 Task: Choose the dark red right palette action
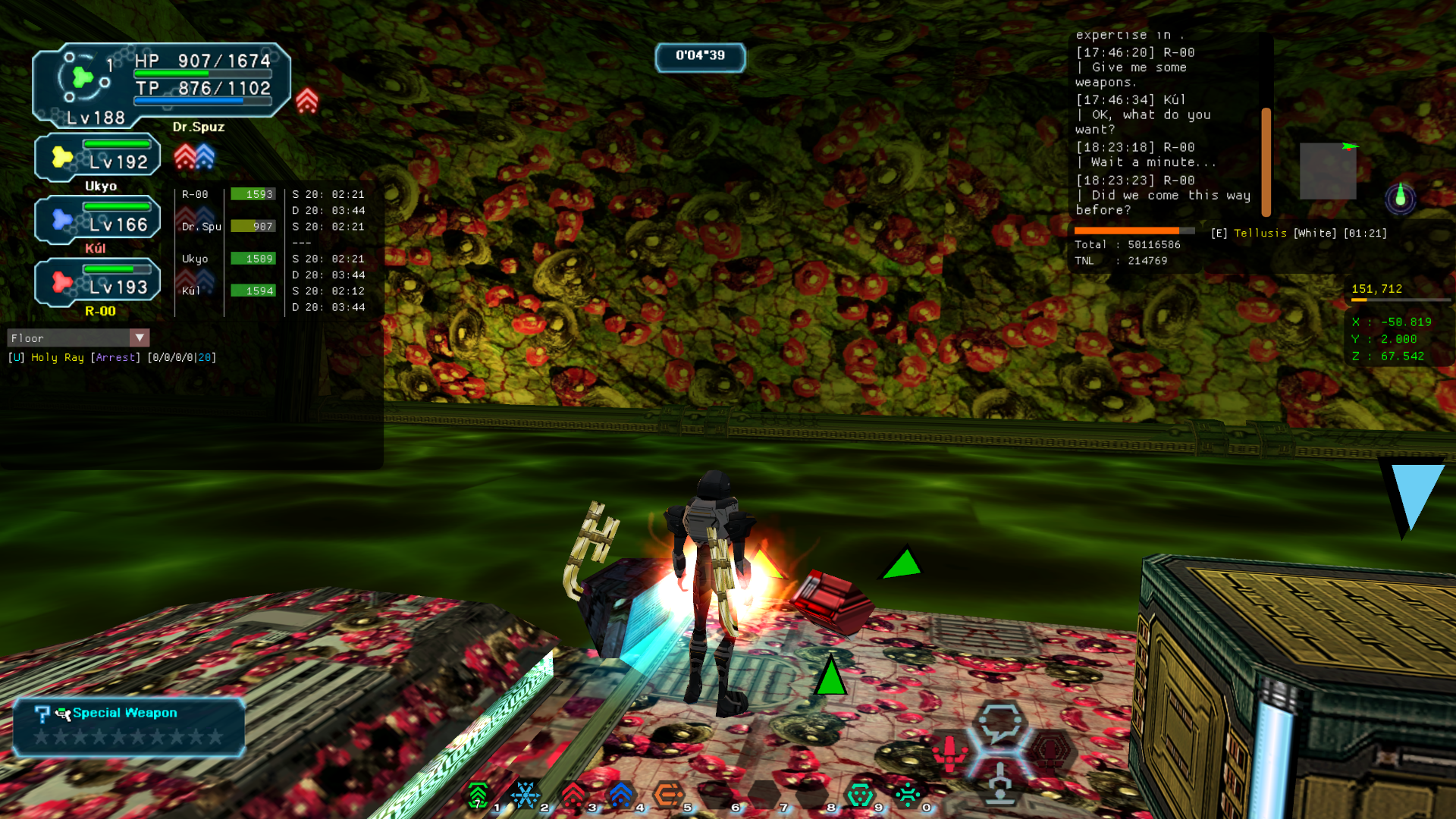(x=1050, y=751)
